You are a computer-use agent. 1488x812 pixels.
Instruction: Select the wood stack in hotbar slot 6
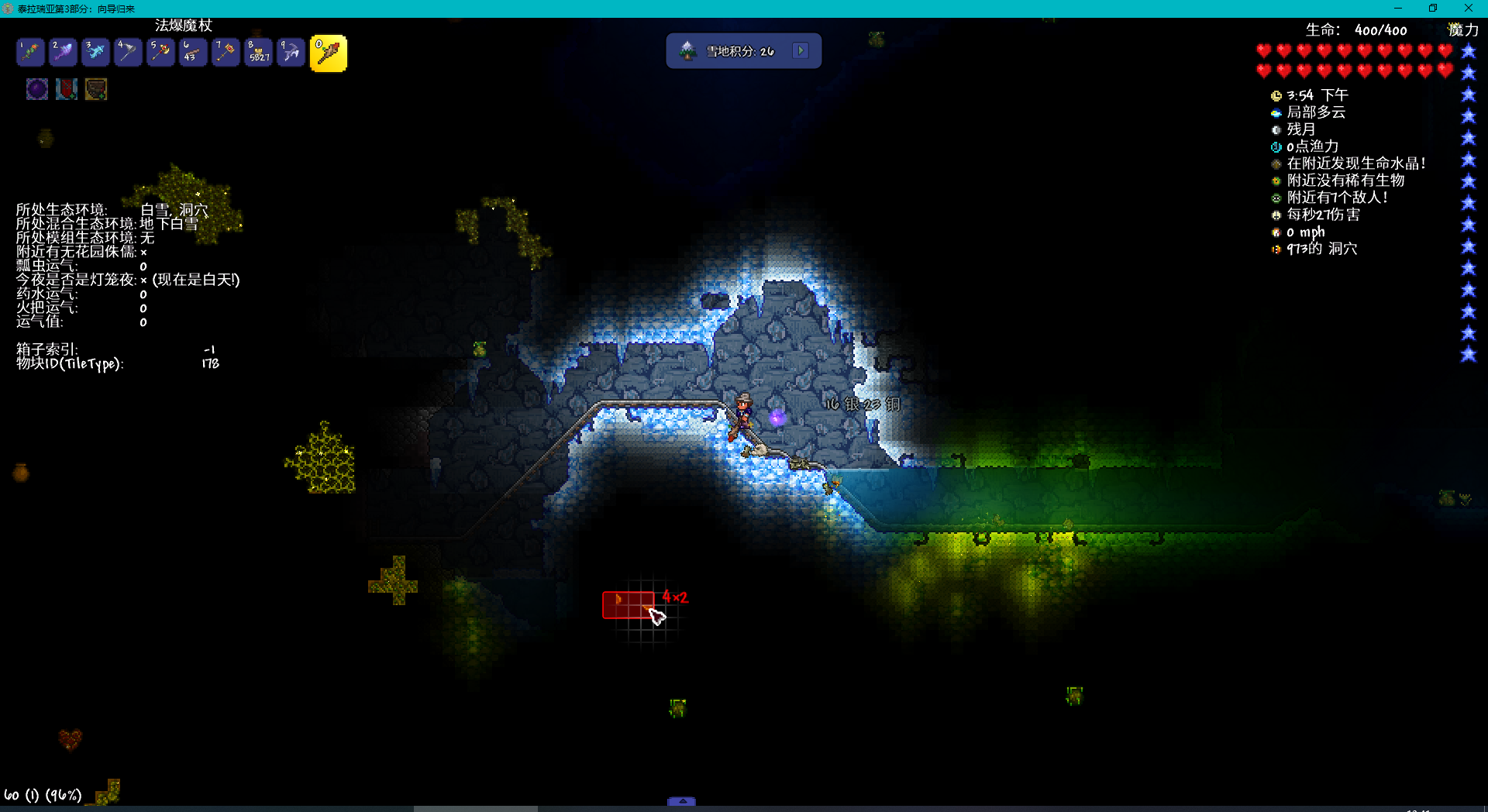click(192, 52)
